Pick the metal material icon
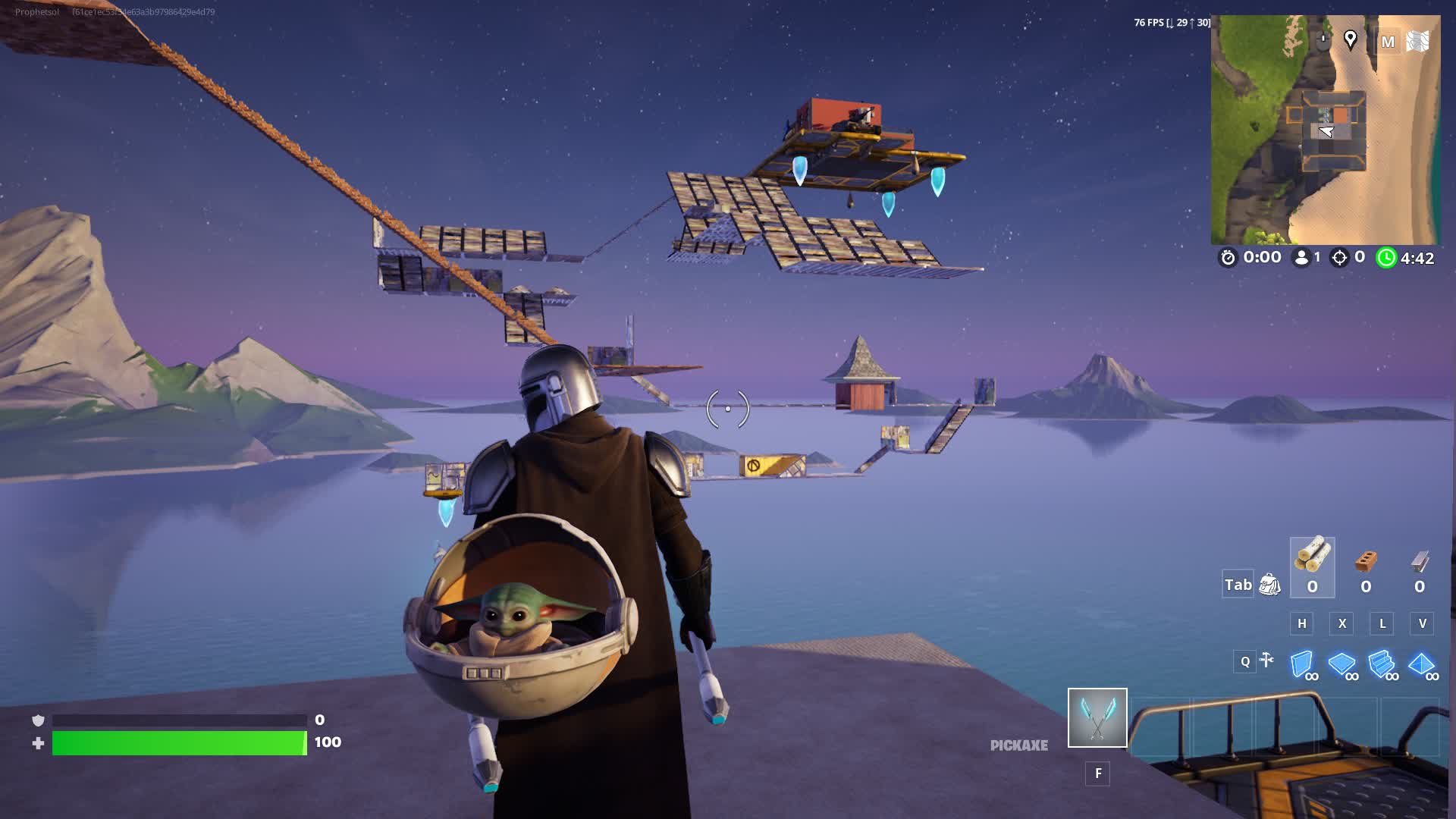Image resolution: width=1456 pixels, height=819 pixels. [x=1419, y=562]
